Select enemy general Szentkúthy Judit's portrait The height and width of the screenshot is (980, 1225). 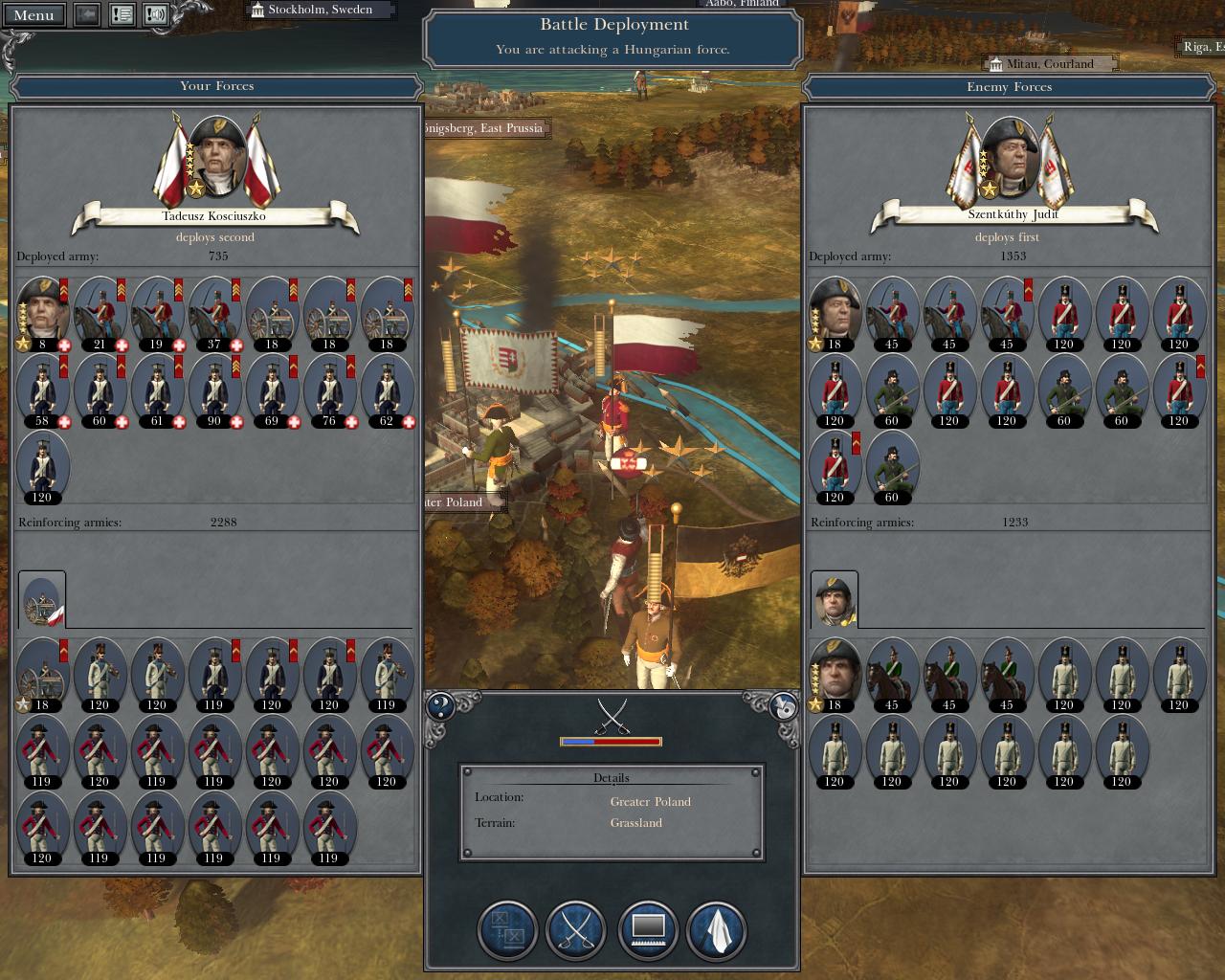point(1011,155)
